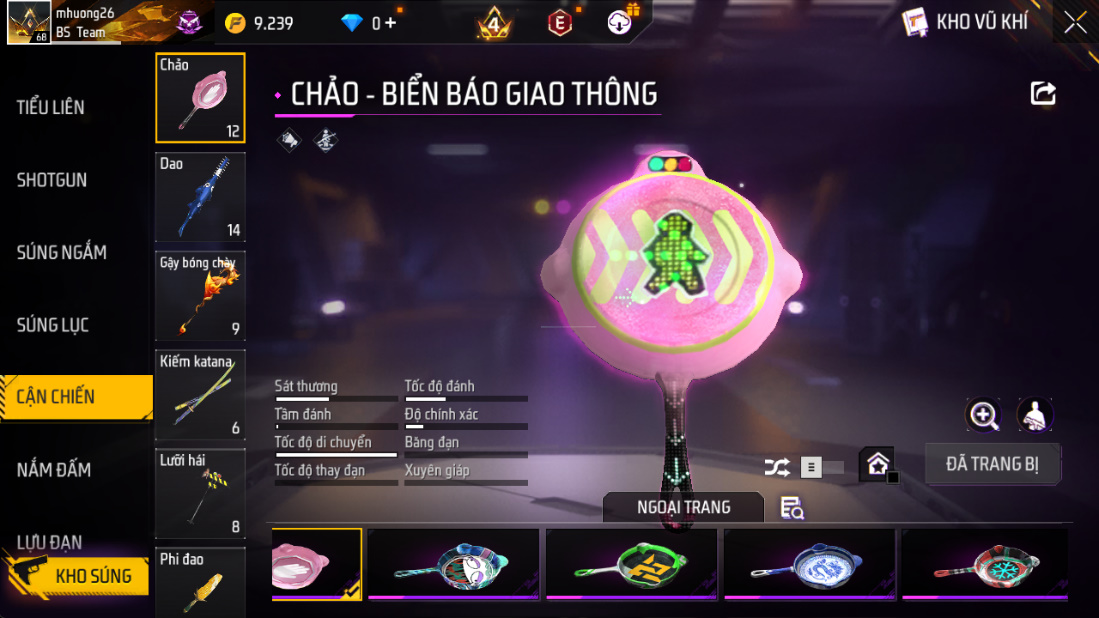Switch to the Nắm Đấm category
This screenshot has height=618, width=1099.
(x=54, y=469)
